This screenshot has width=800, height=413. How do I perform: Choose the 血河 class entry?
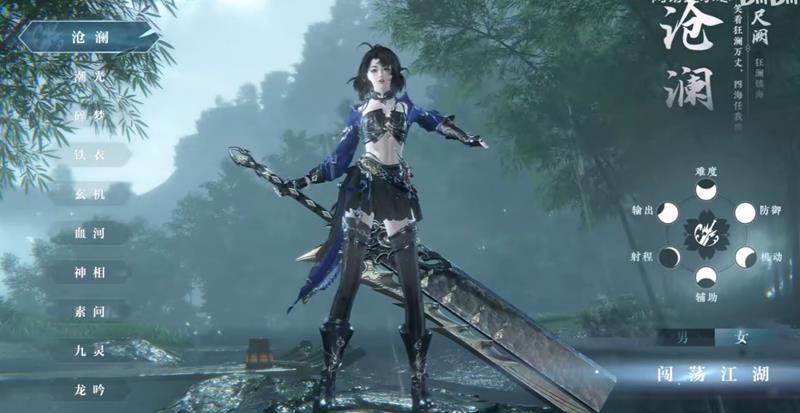90,233
